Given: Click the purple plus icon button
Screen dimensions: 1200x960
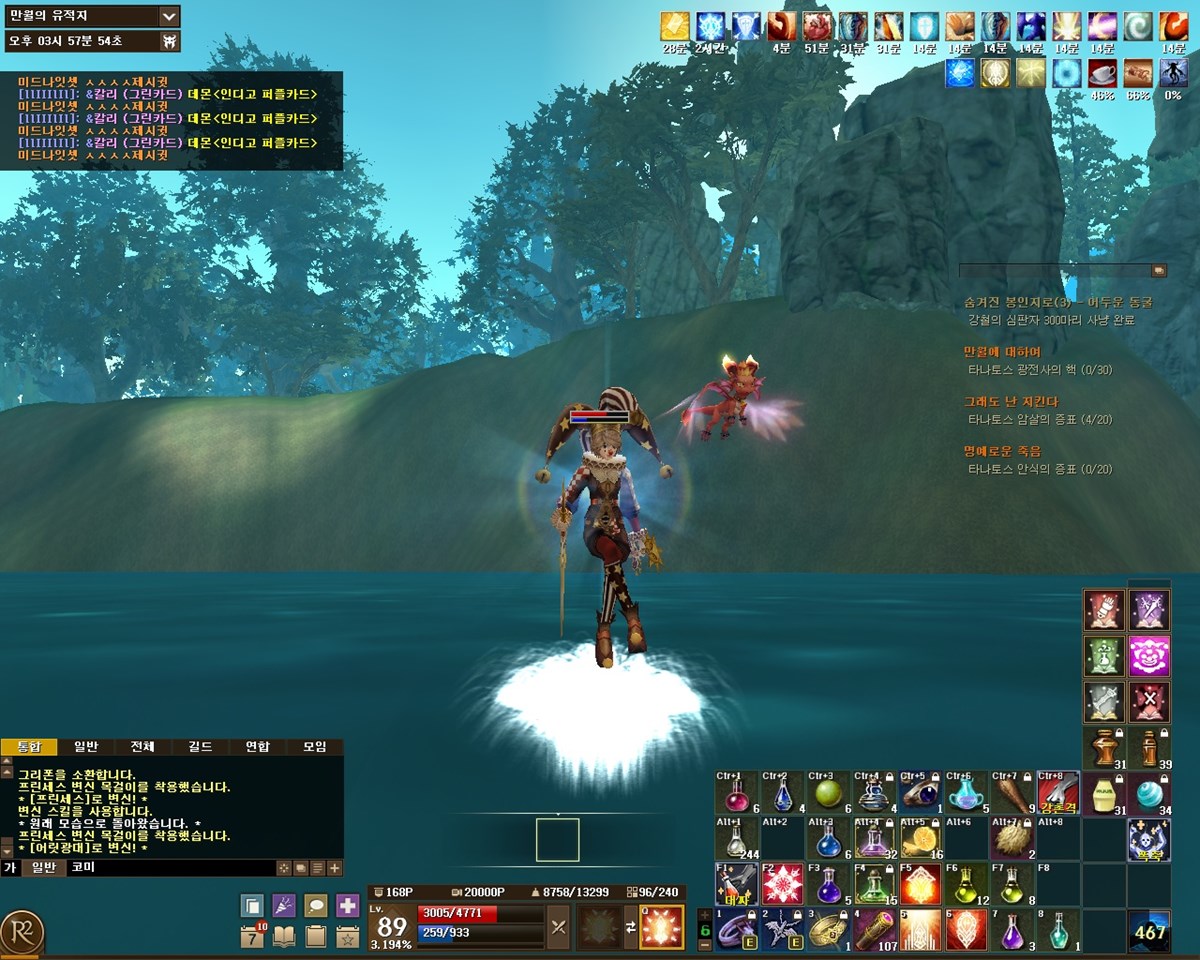Looking at the screenshot, I should (347, 906).
